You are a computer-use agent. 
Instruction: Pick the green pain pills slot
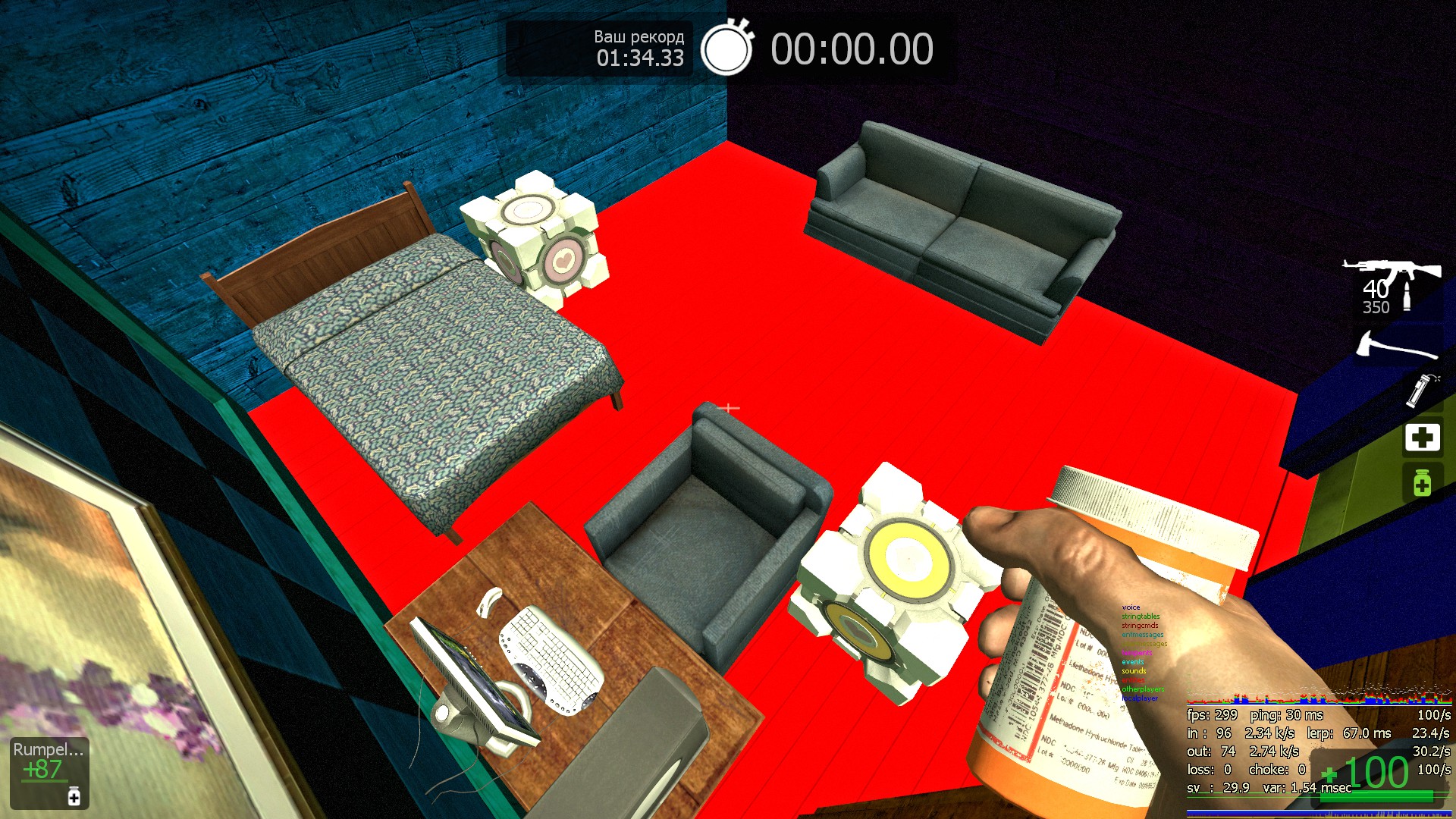(1422, 482)
